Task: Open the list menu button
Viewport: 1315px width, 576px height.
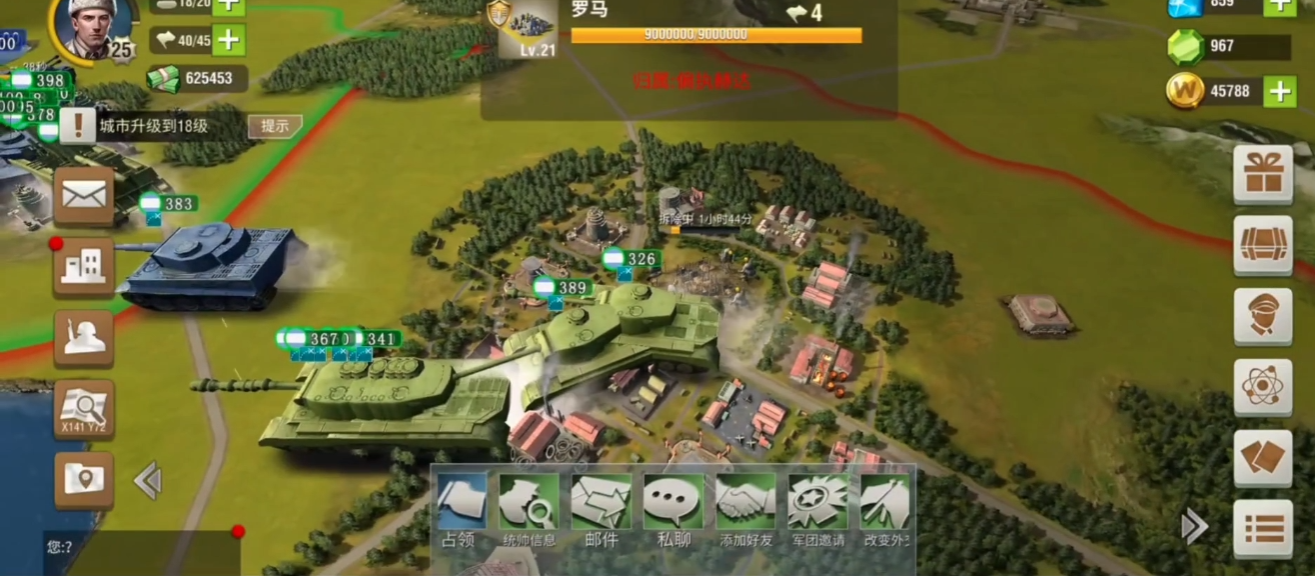Action: [1262, 529]
